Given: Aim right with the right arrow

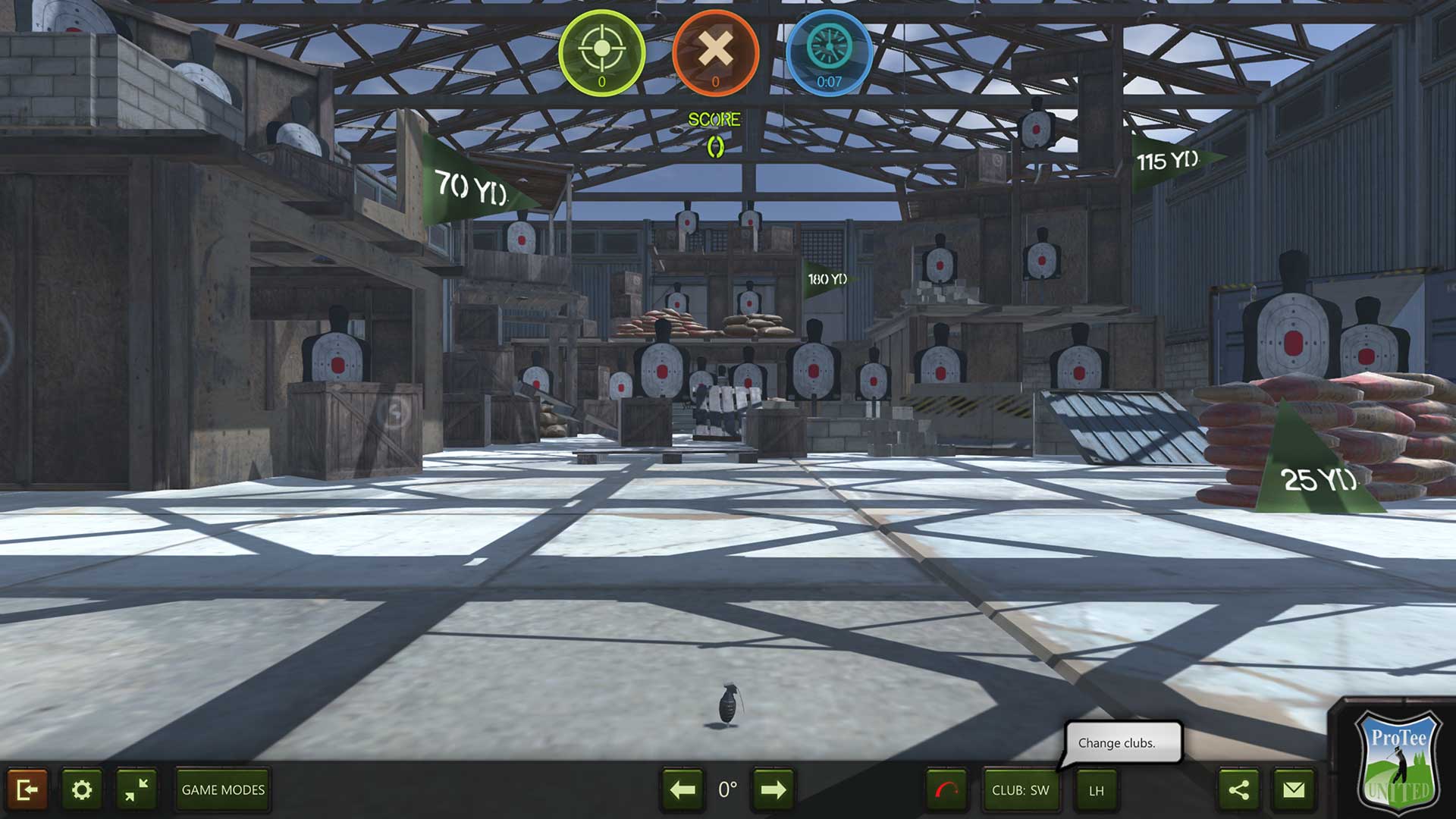Looking at the screenshot, I should pyautogui.click(x=773, y=789).
